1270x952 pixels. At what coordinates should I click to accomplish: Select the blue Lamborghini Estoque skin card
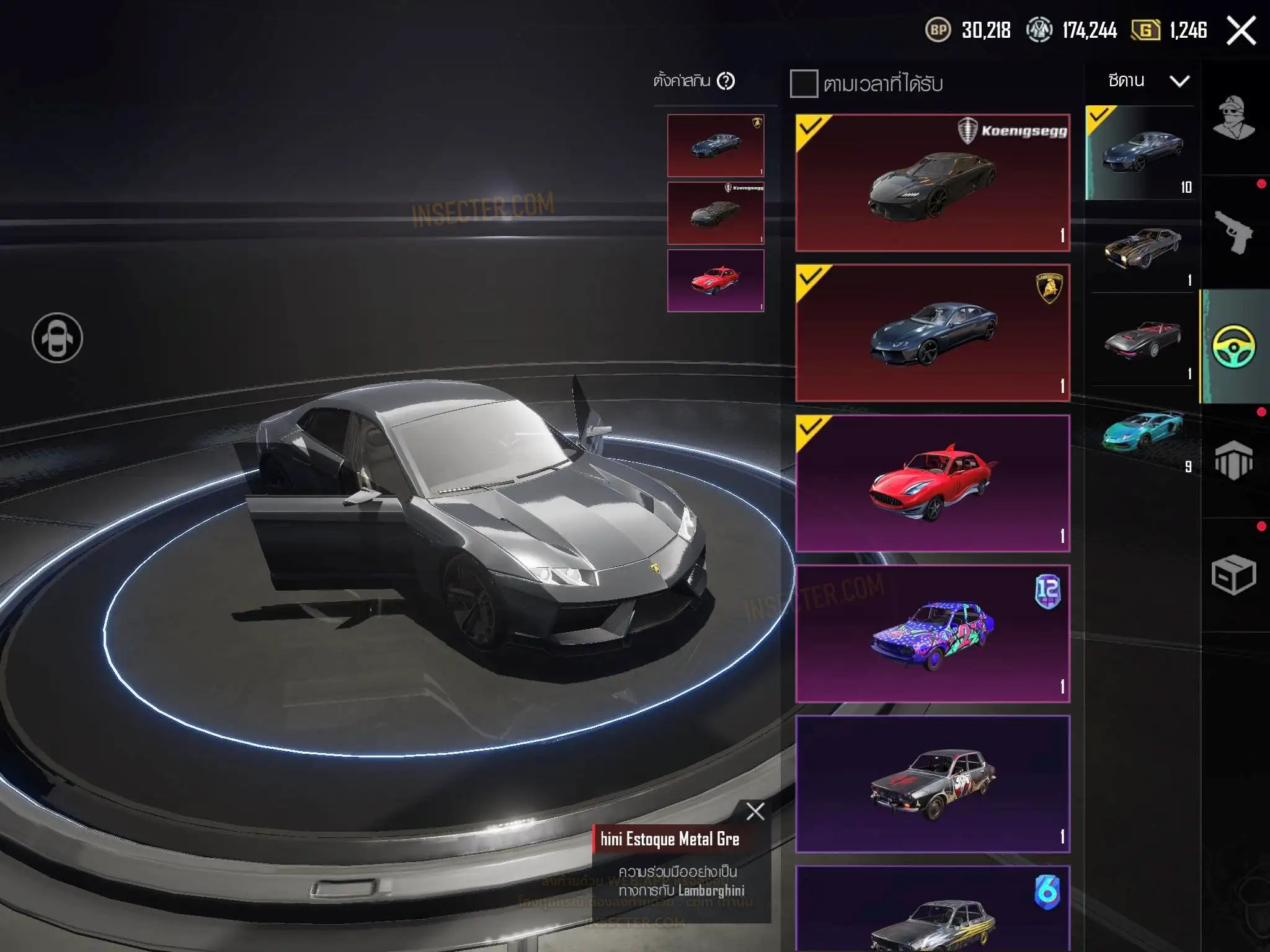[932, 333]
